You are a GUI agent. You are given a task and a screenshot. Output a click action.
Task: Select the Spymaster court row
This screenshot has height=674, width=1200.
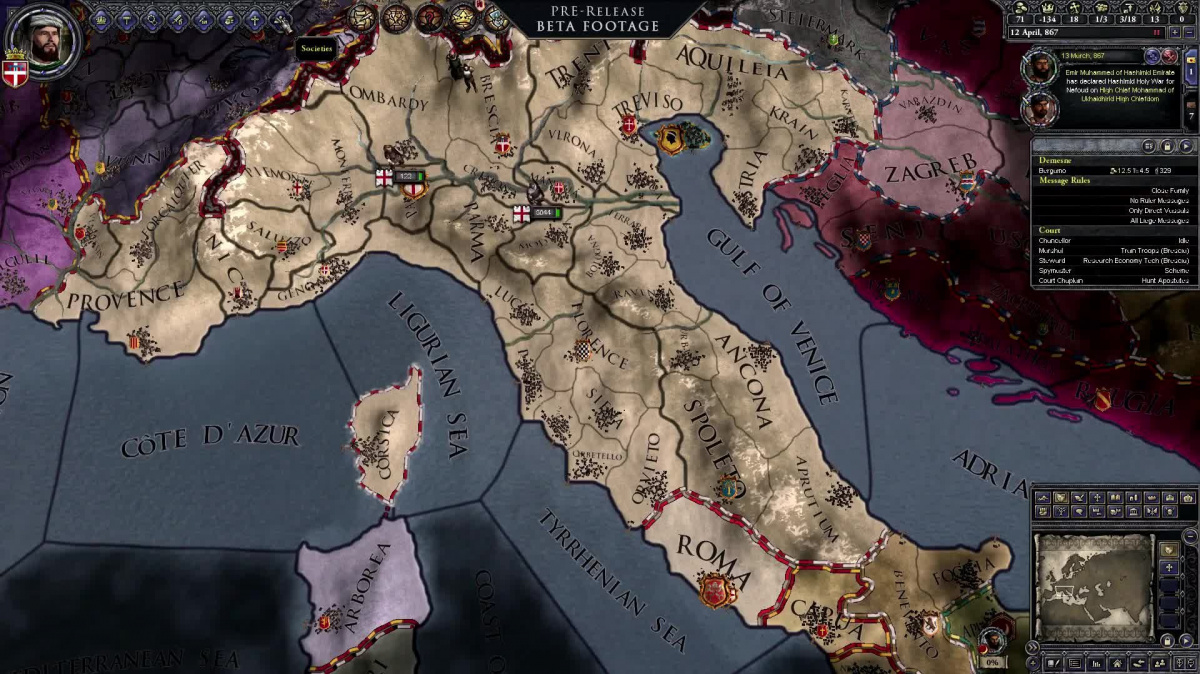point(1110,271)
